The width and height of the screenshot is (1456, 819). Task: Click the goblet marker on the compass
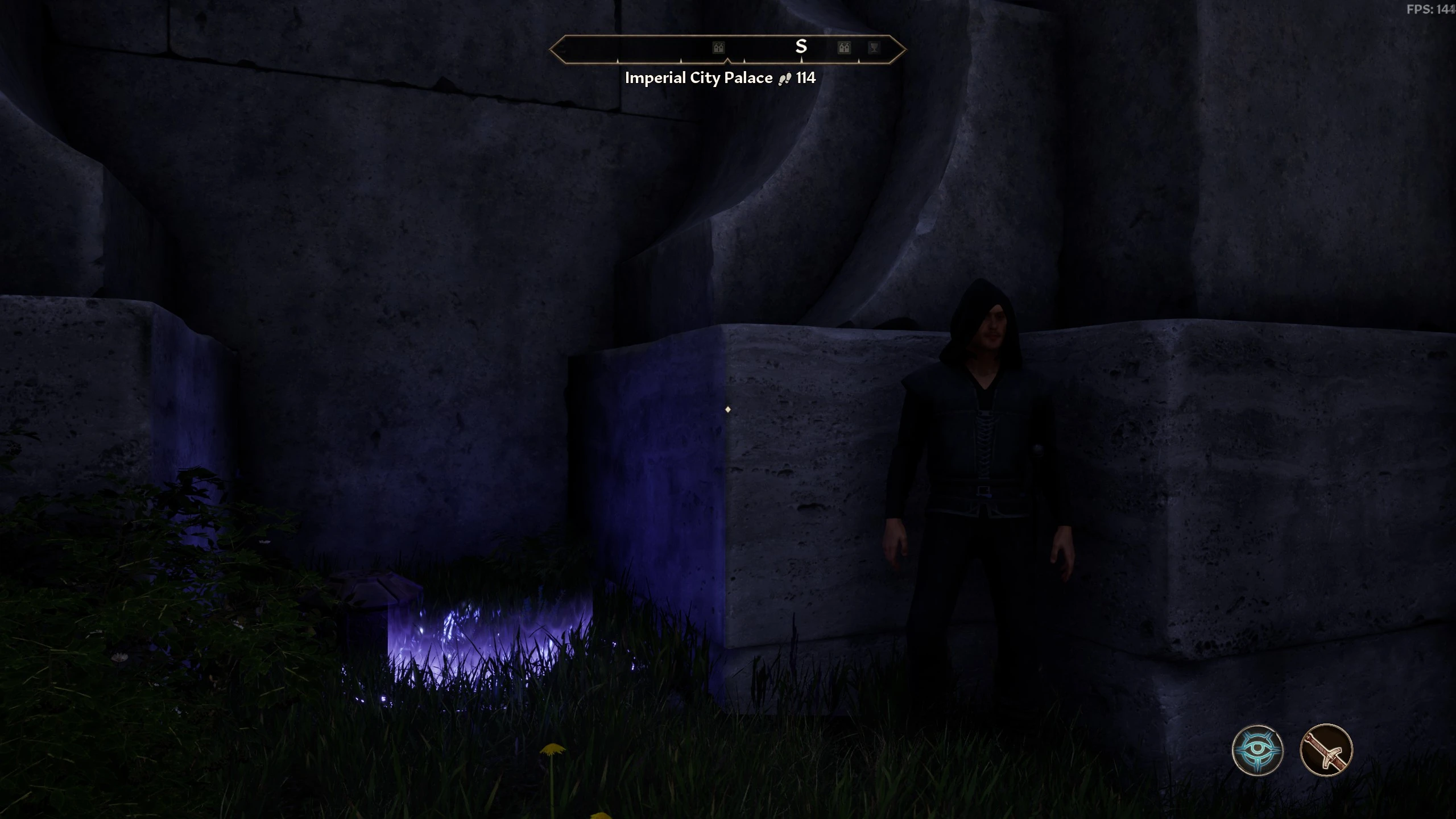click(x=874, y=47)
